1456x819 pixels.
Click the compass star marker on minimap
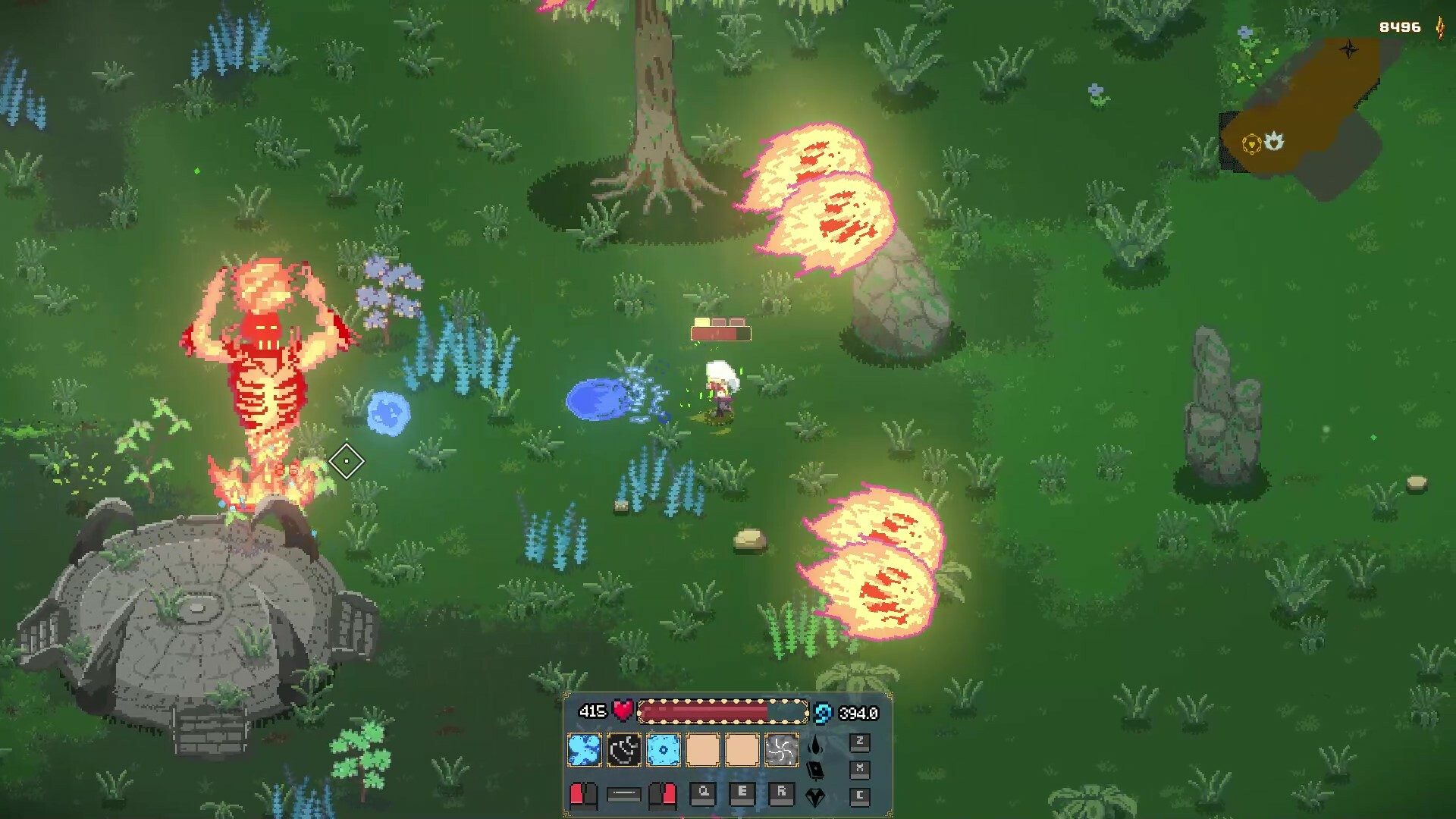(1349, 49)
